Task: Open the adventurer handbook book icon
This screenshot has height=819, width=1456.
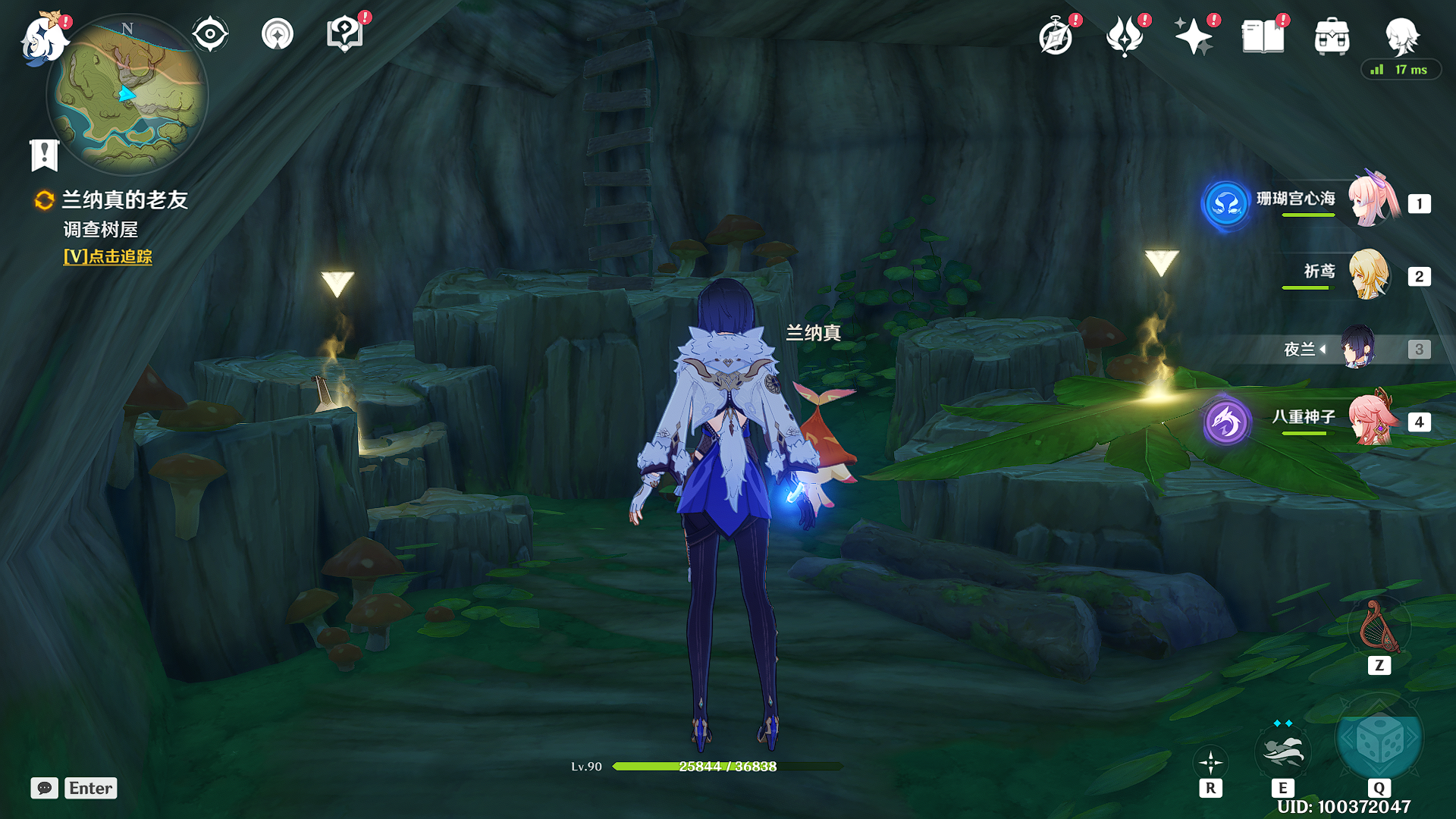Action: 1263,36
